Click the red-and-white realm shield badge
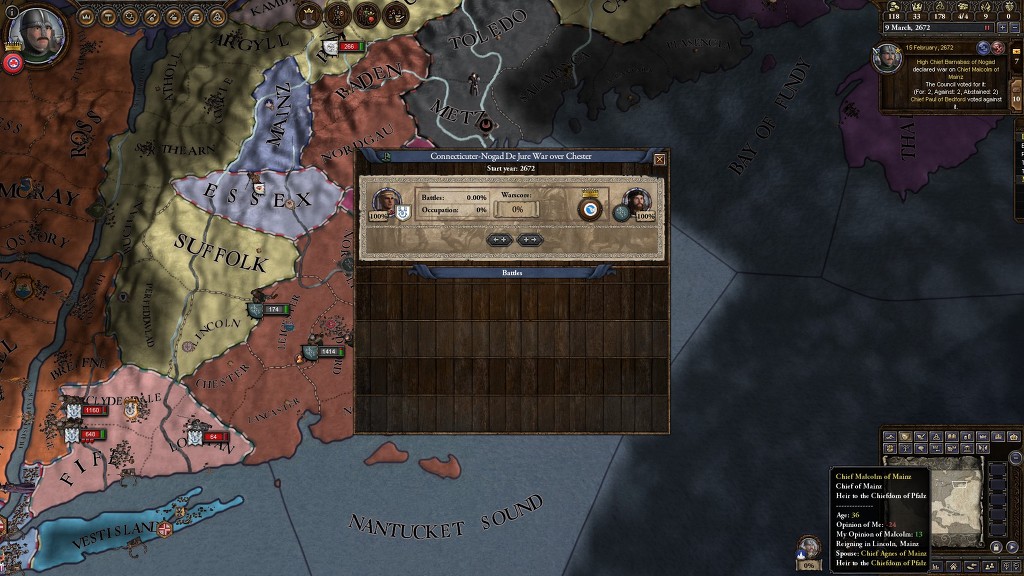 pyautogui.click(x=13, y=63)
